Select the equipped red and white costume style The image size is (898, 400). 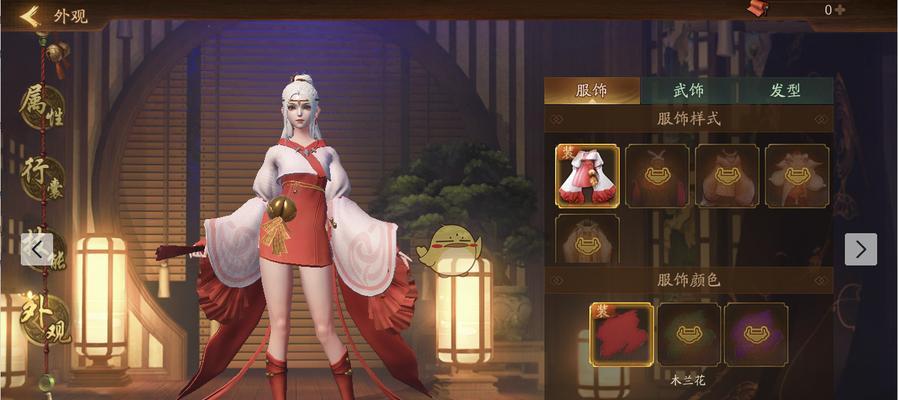tap(587, 175)
